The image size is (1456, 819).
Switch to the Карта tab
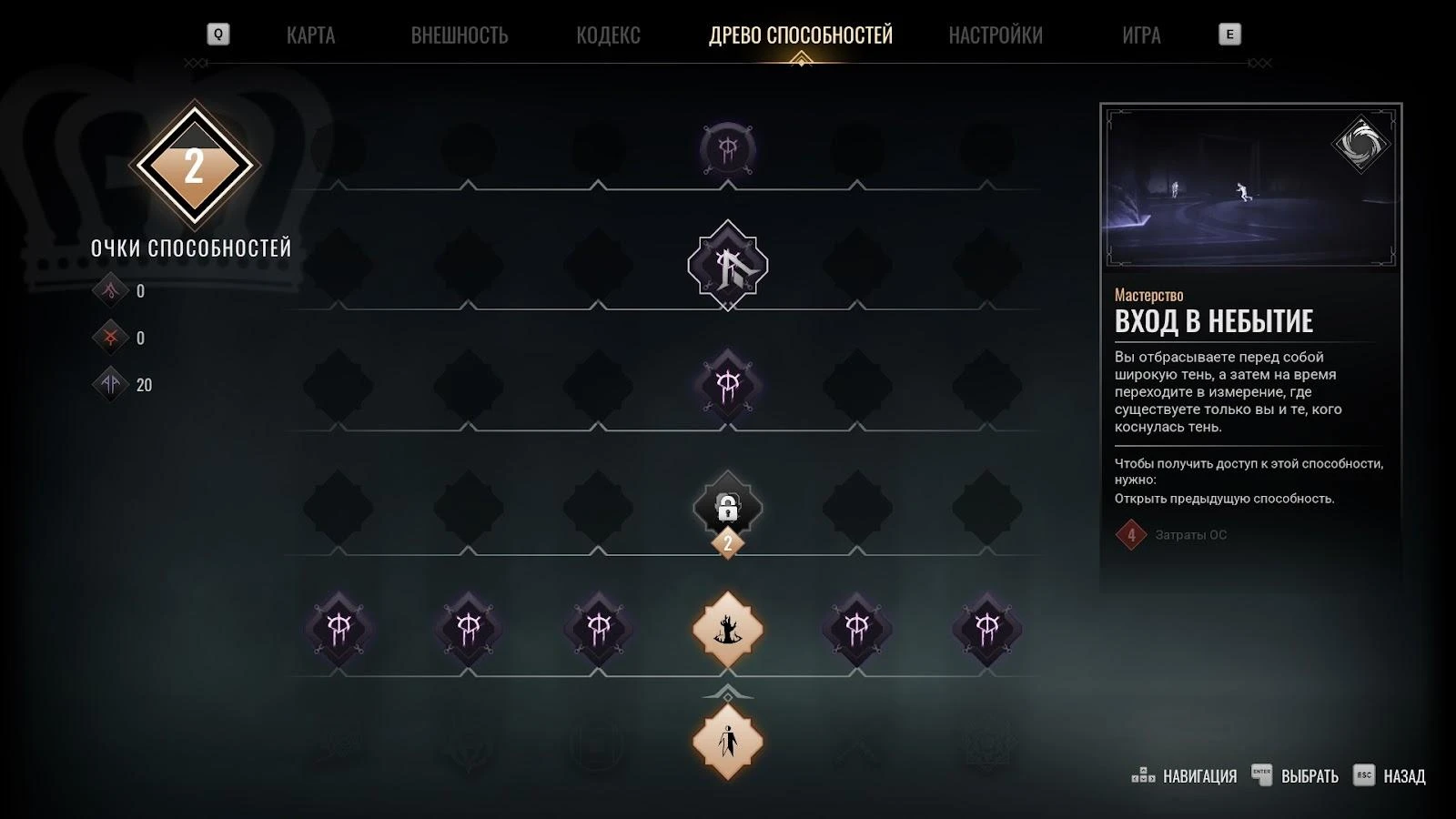[310, 35]
